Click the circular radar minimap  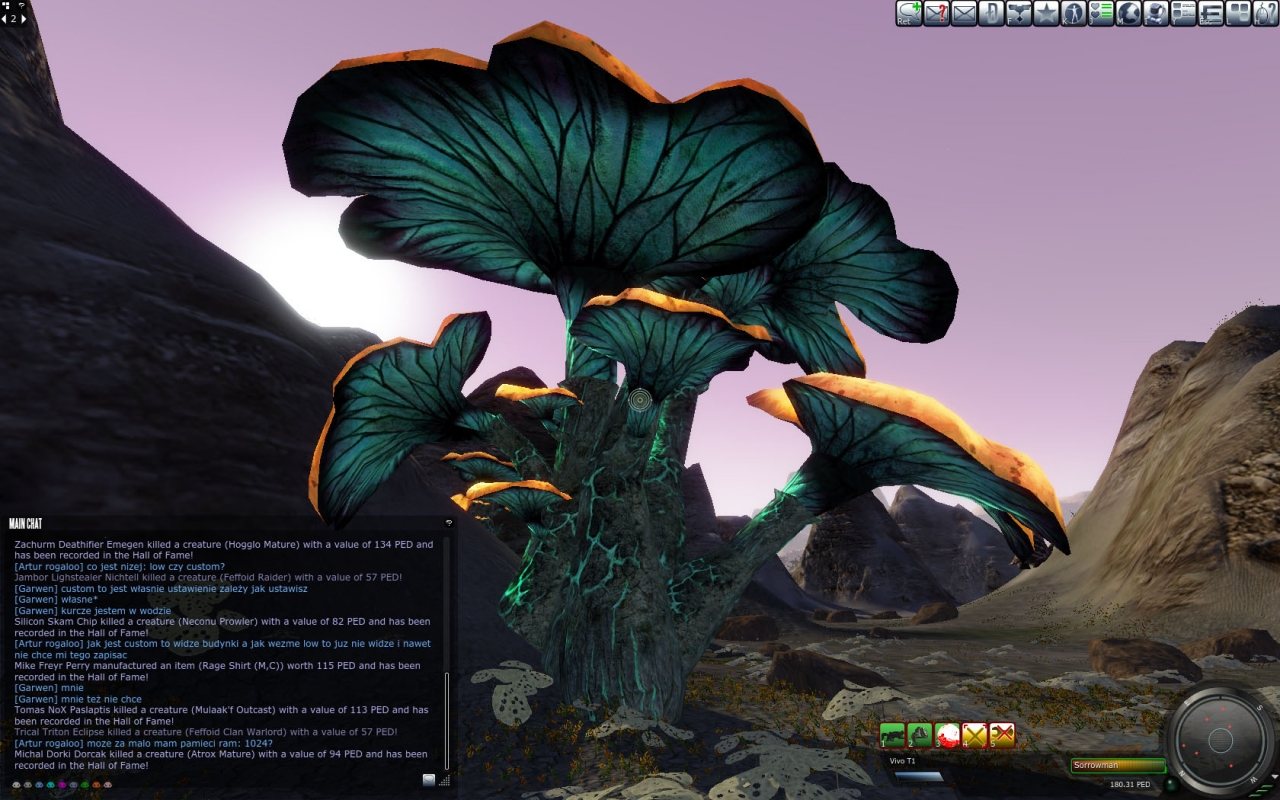click(1220, 740)
